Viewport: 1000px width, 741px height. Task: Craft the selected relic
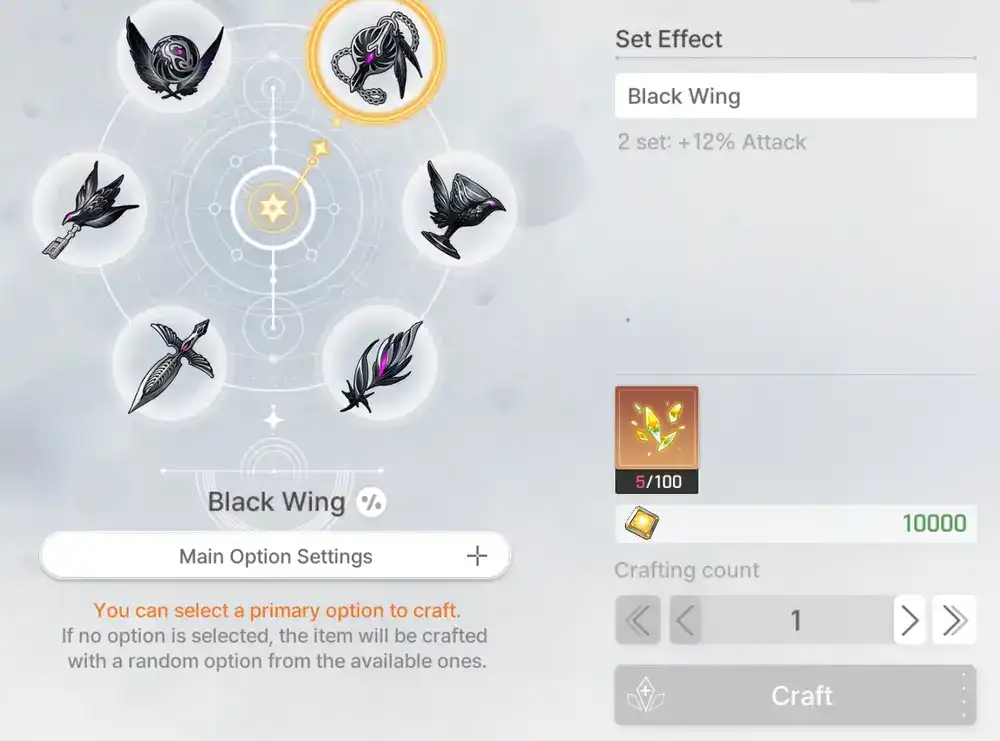tap(795, 696)
